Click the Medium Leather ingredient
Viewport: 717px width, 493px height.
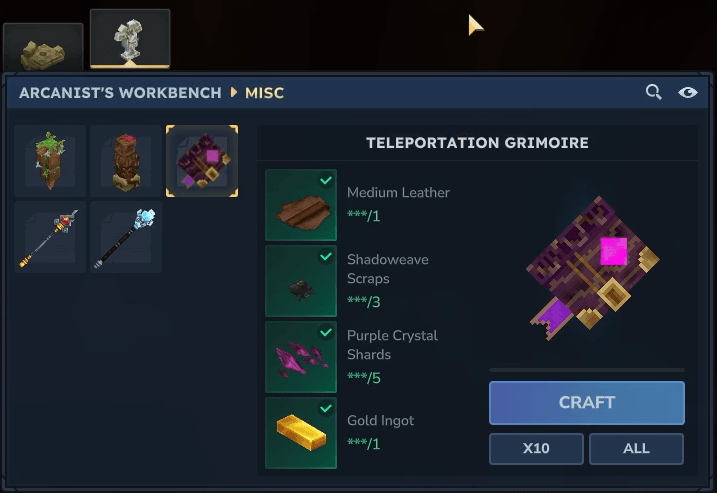pyautogui.click(x=301, y=205)
